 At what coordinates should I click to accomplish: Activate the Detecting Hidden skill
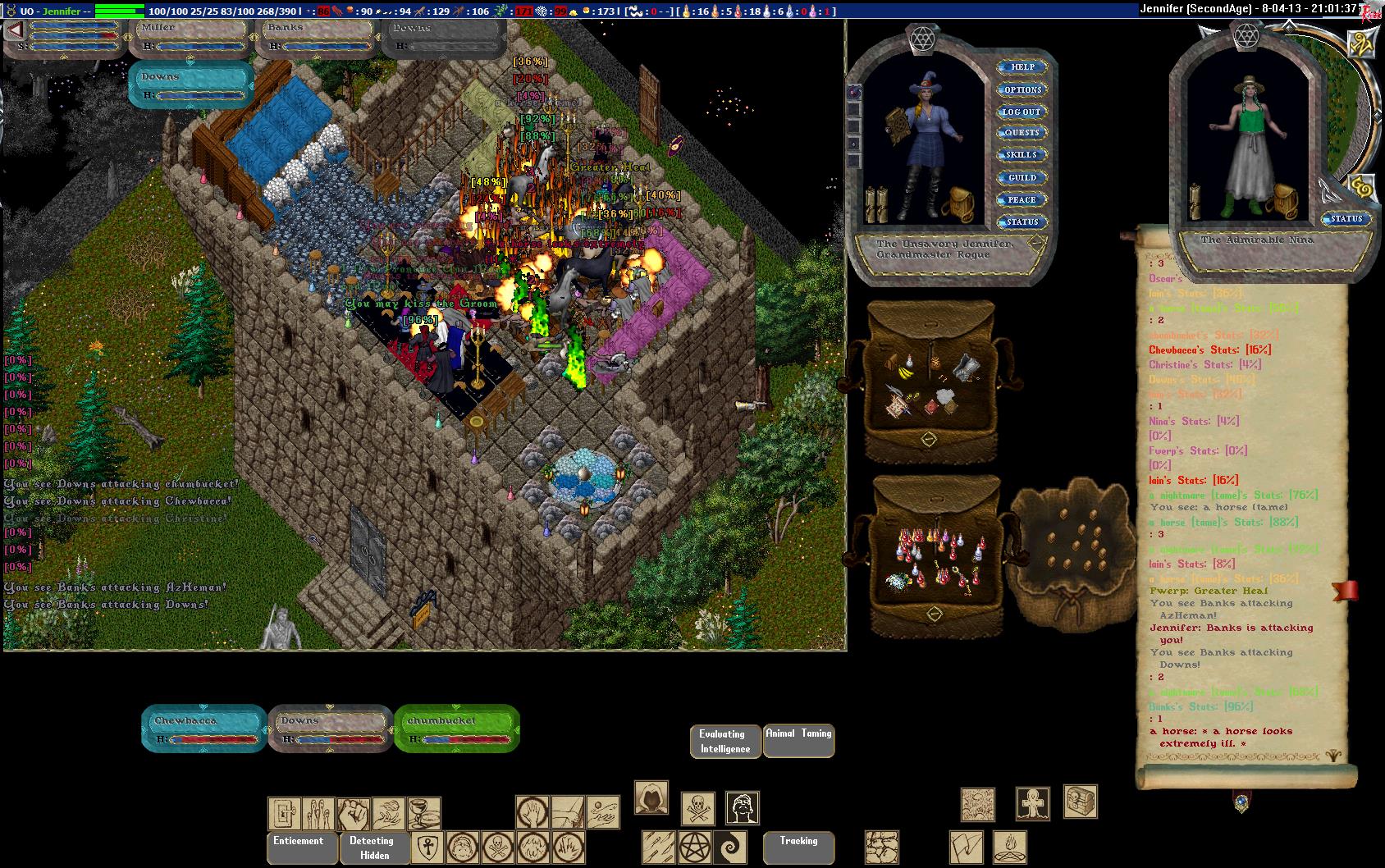372,847
